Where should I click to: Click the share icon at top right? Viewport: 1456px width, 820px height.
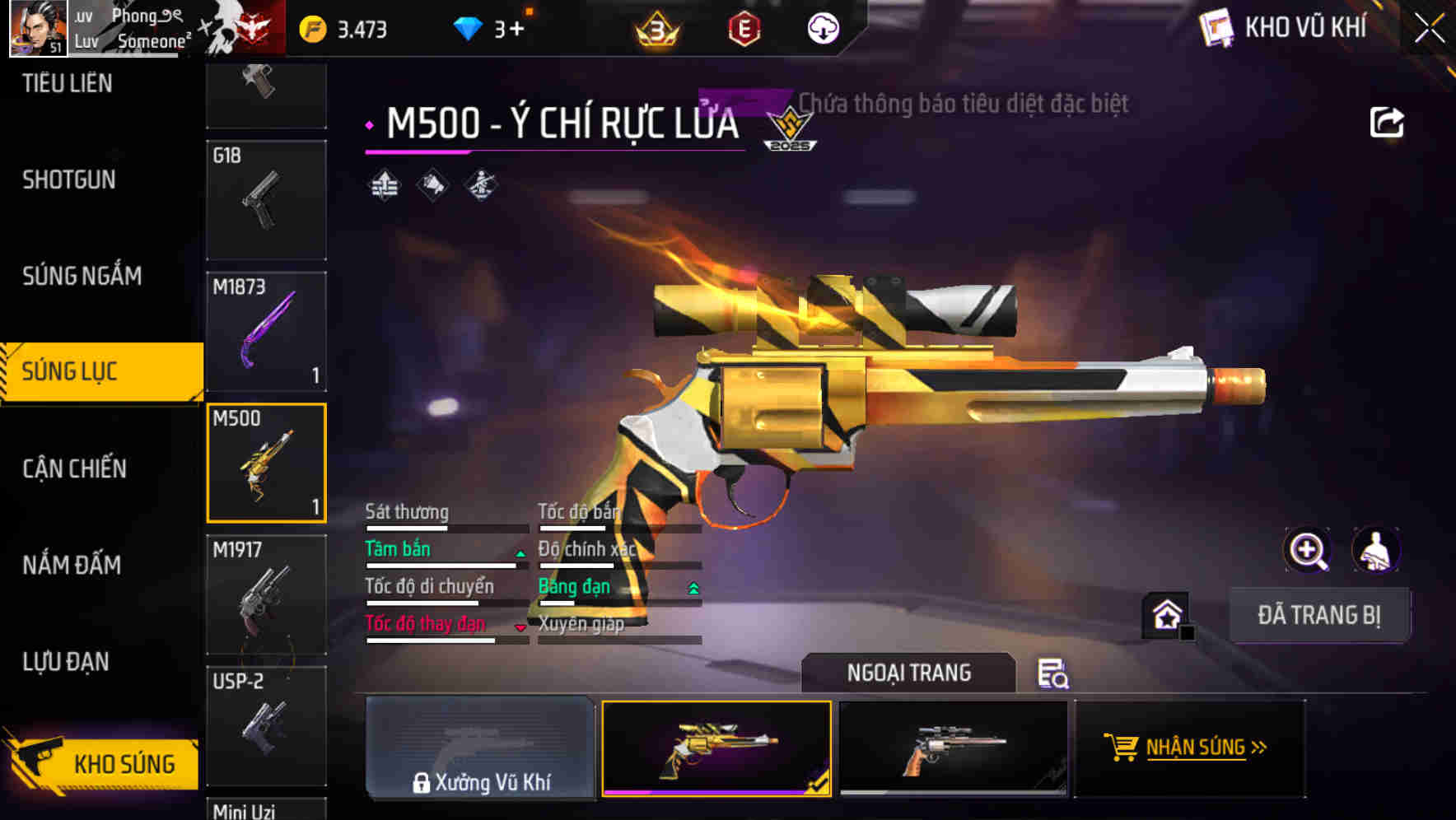tap(1388, 120)
